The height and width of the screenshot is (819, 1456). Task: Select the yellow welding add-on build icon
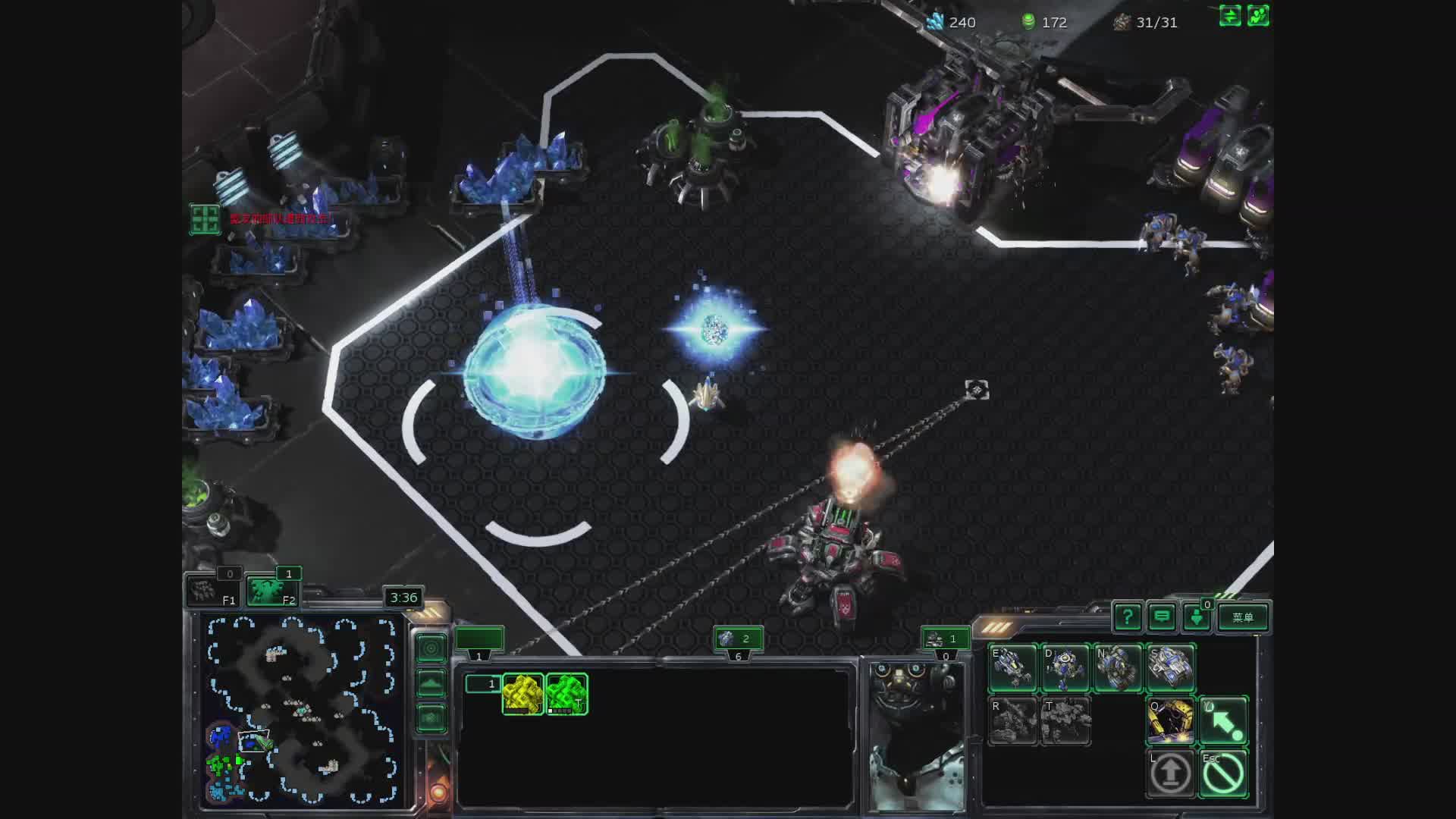[x=1170, y=721]
